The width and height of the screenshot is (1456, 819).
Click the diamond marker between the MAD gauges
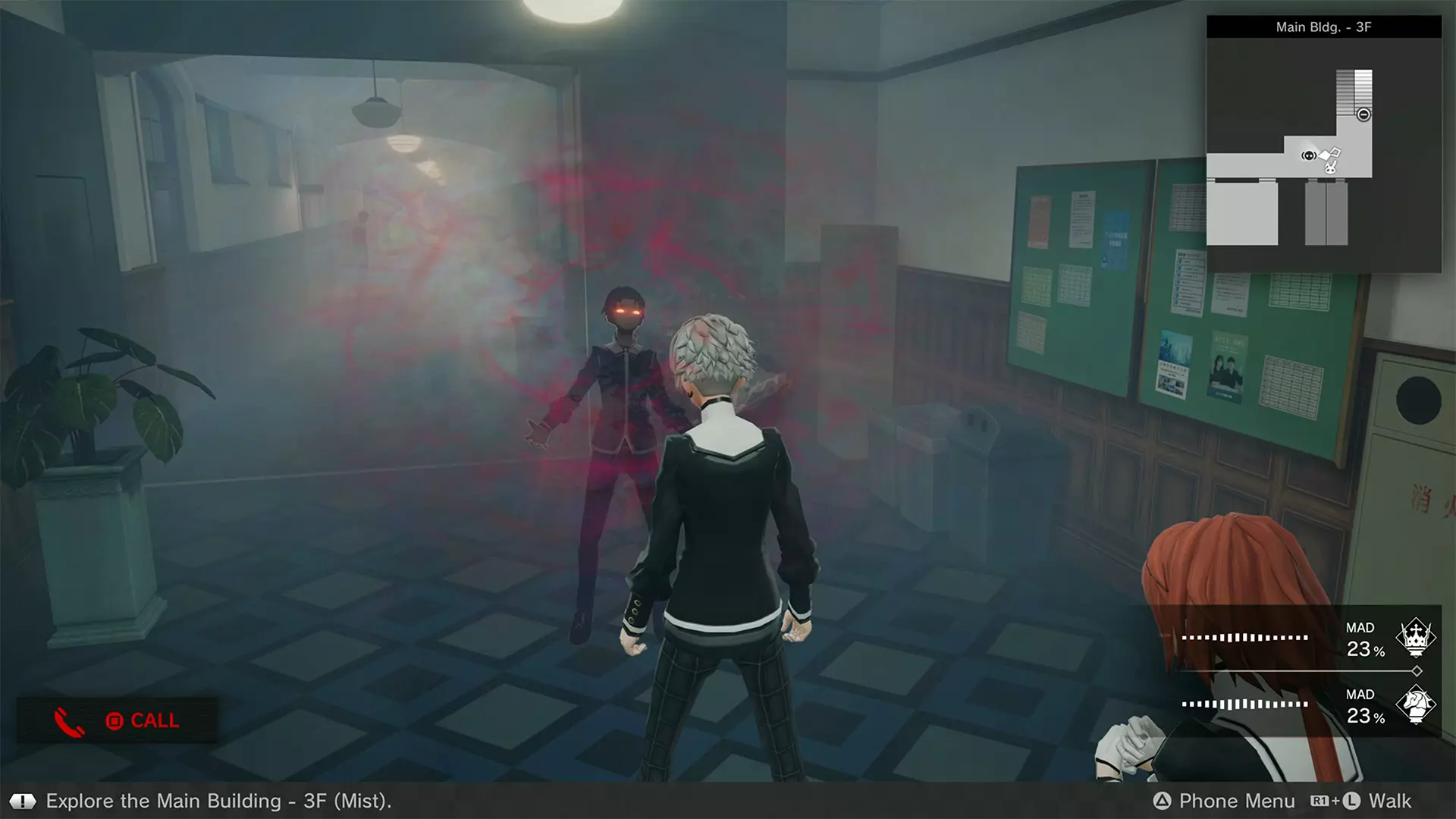pos(1417,670)
